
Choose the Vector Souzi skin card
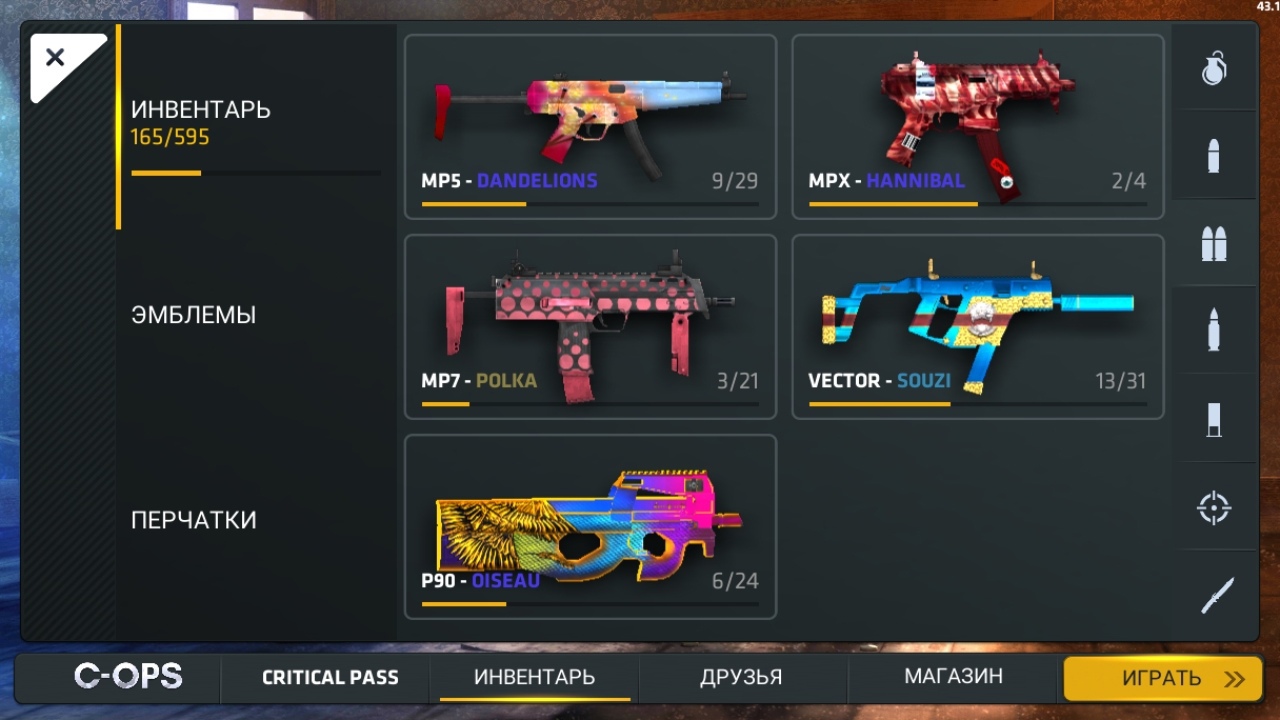tap(977, 327)
